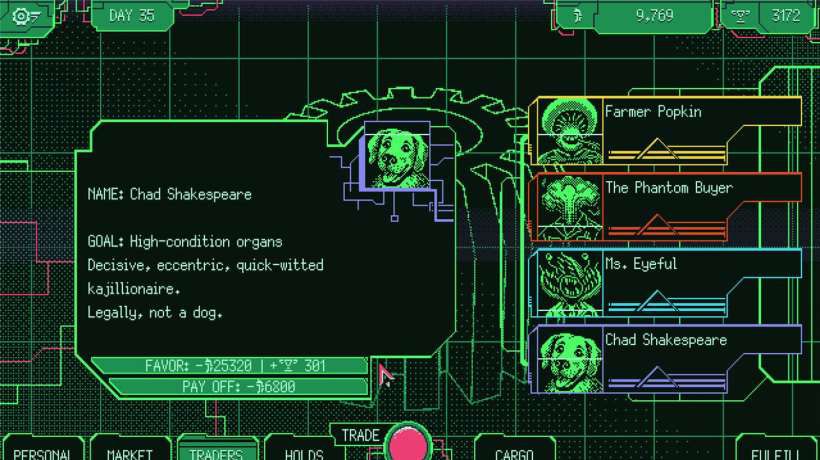Pick Chad Shakespeare in trader list
820x460 pixels.
tap(668, 358)
